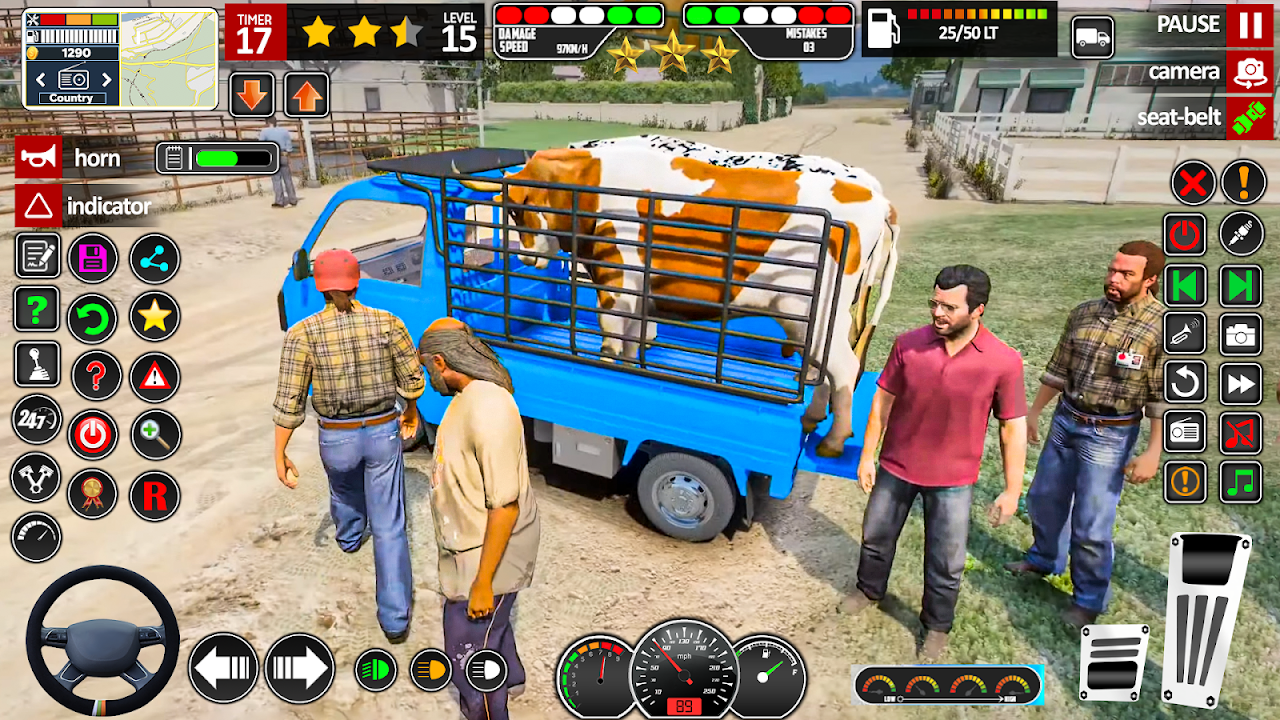Fasten the seat-belt
1280x720 pixels.
click(x=1249, y=118)
